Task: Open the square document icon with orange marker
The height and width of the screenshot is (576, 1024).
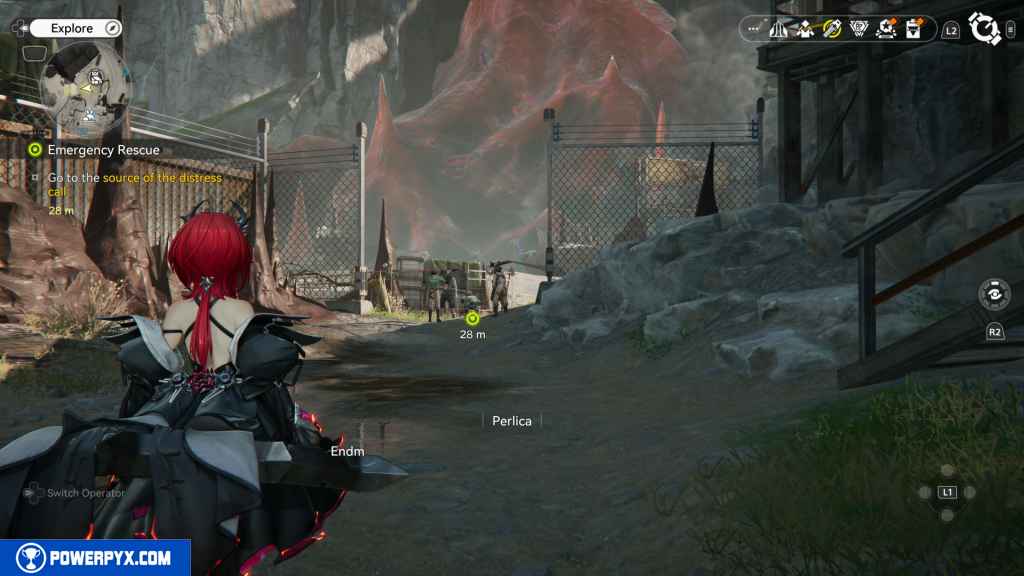Action: pos(912,29)
